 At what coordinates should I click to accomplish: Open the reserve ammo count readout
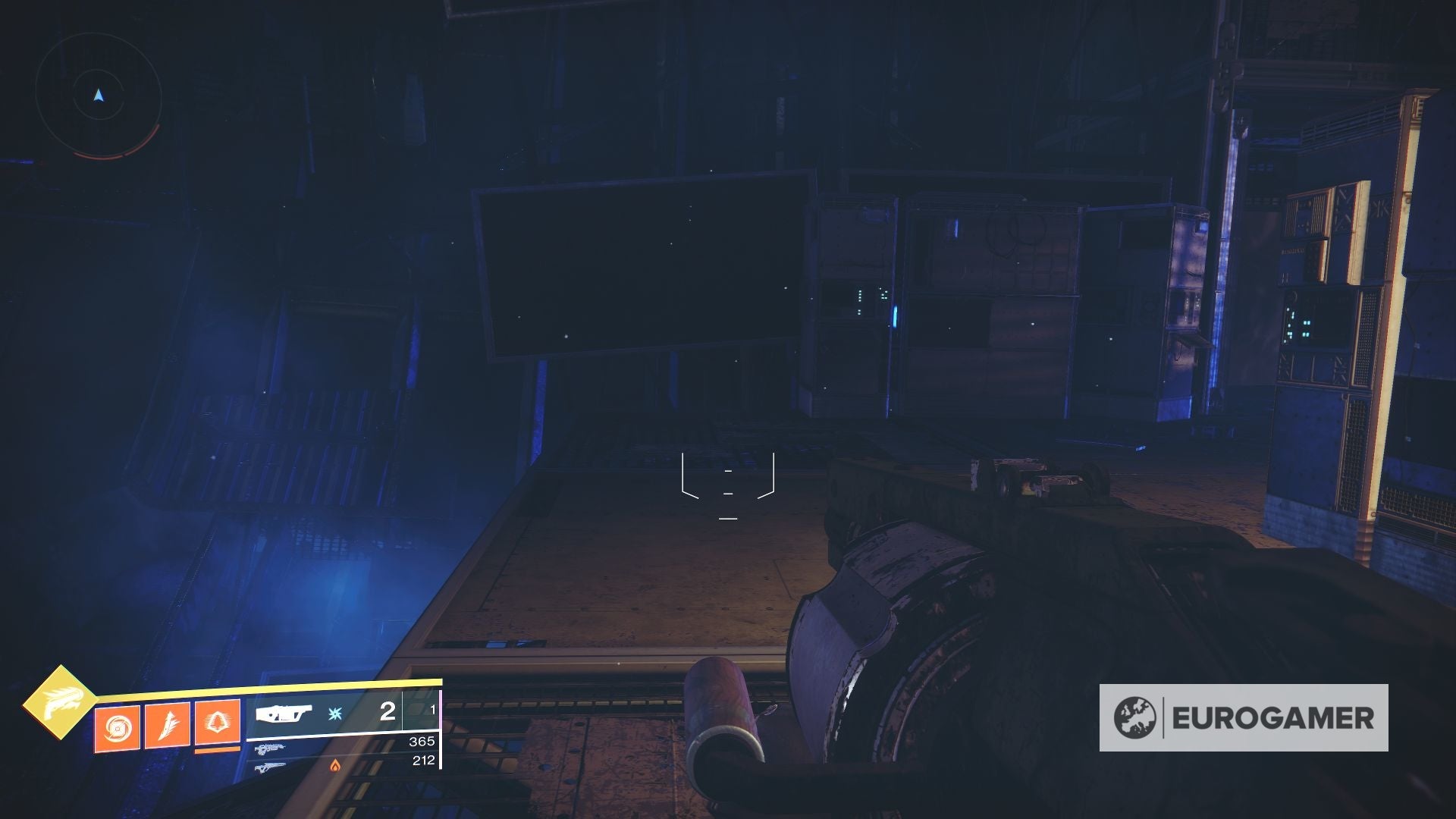pos(434,709)
